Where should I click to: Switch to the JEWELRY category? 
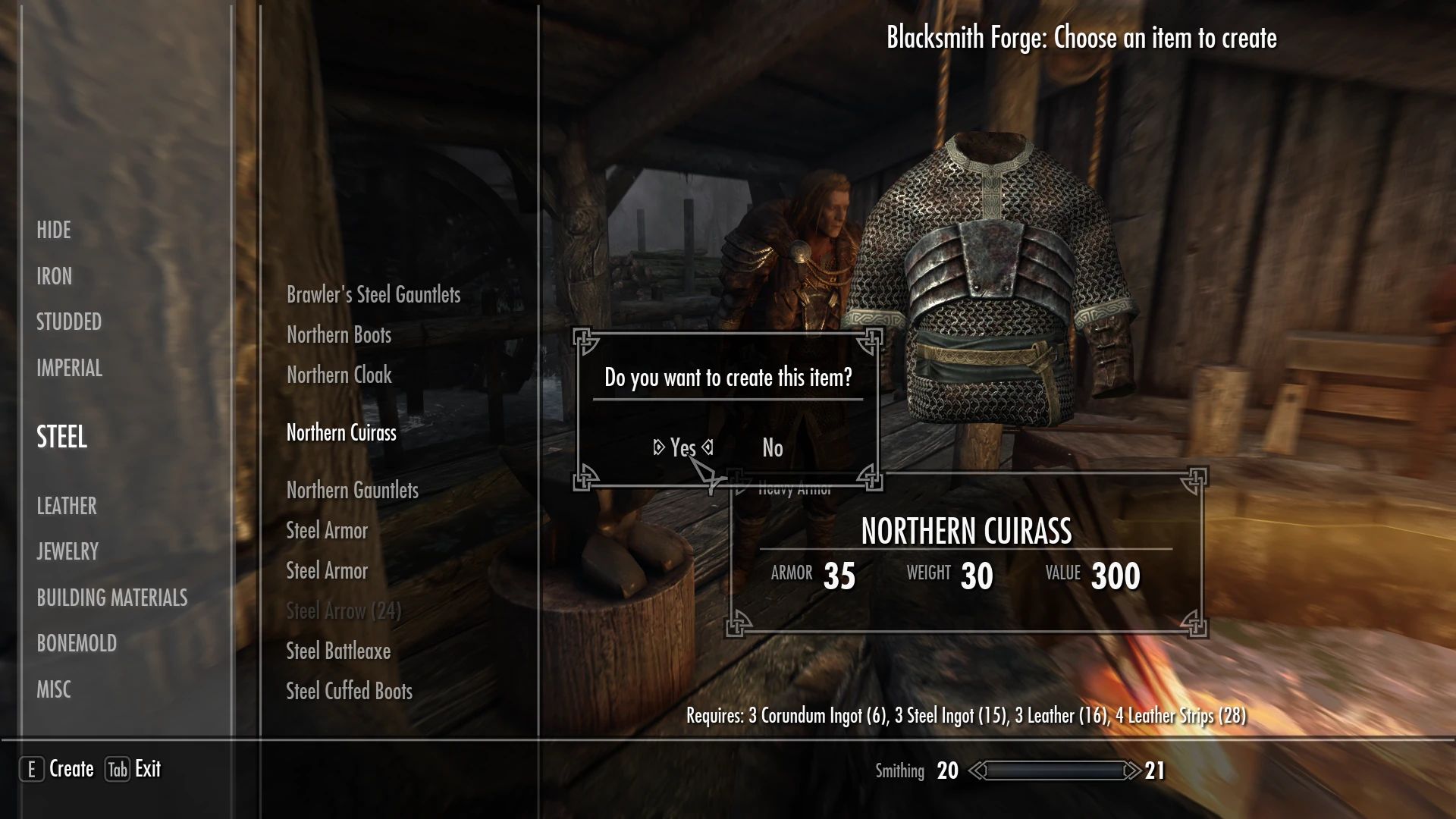[x=67, y=551]
